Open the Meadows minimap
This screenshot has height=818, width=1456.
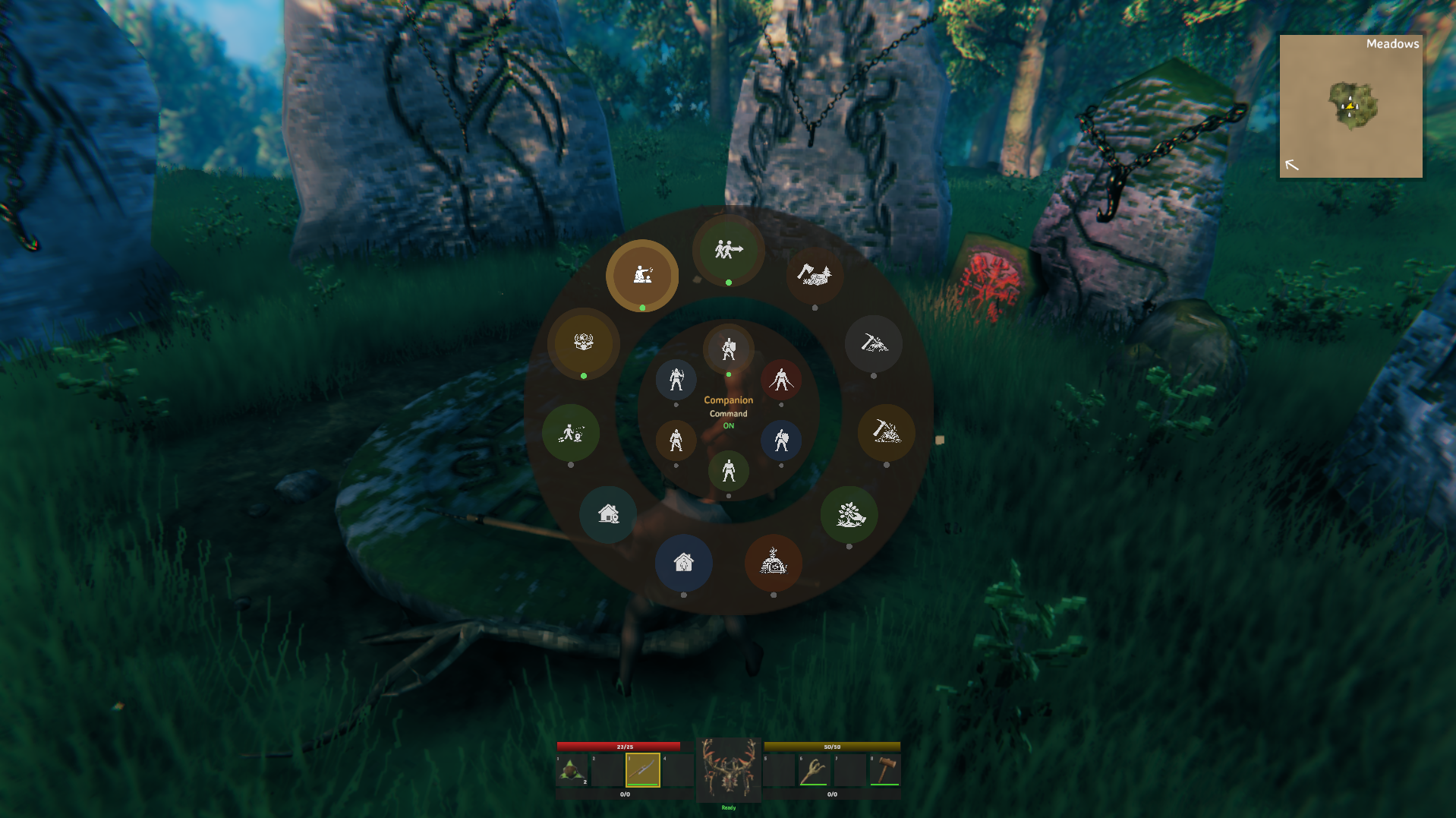click(1350, 105)
